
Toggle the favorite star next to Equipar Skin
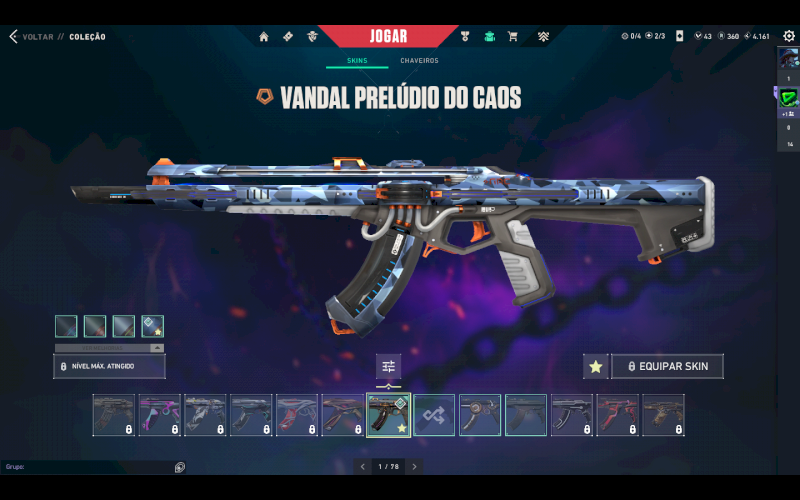tap(595, 367)
